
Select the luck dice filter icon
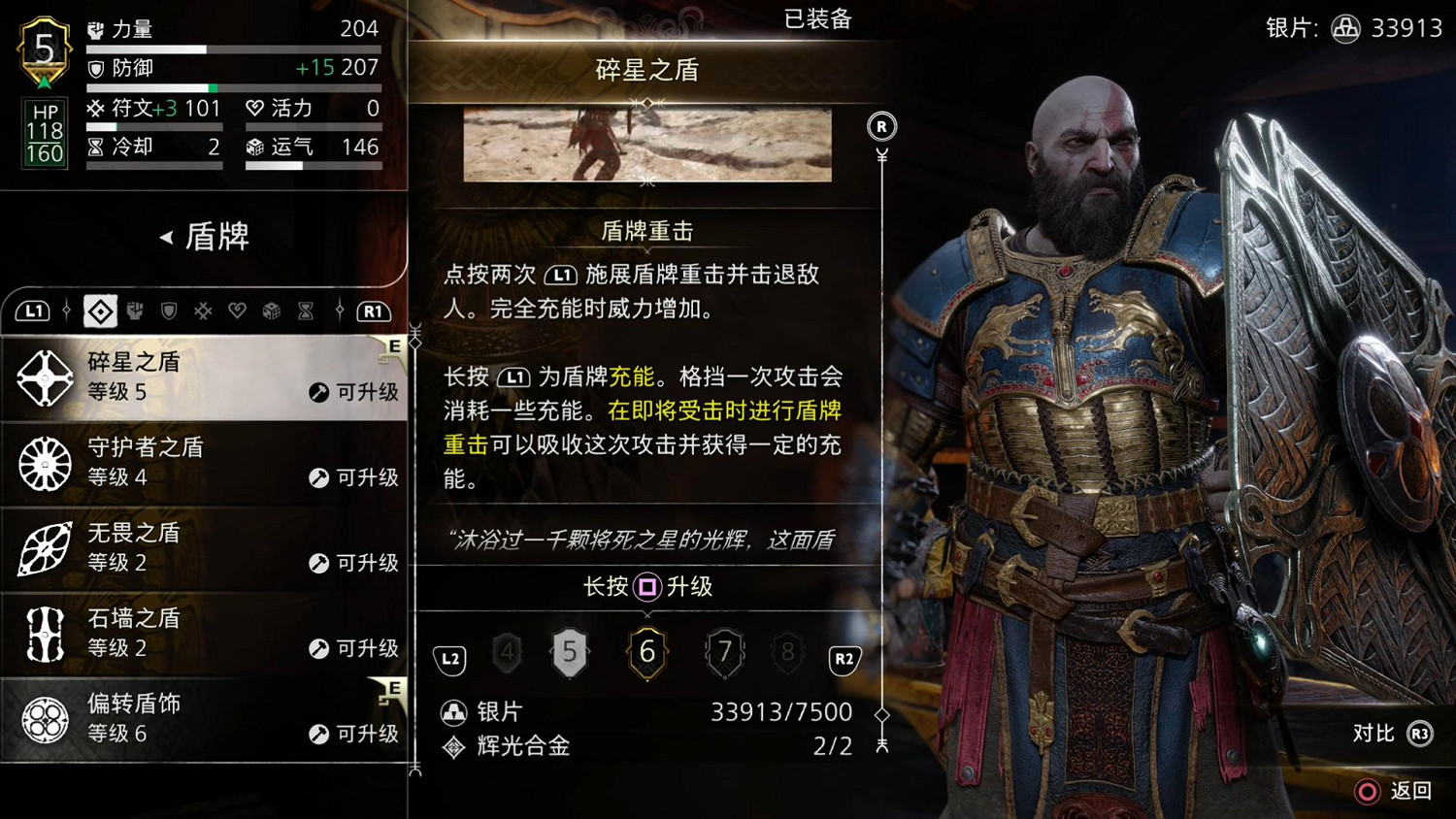(x=271, y=311)
